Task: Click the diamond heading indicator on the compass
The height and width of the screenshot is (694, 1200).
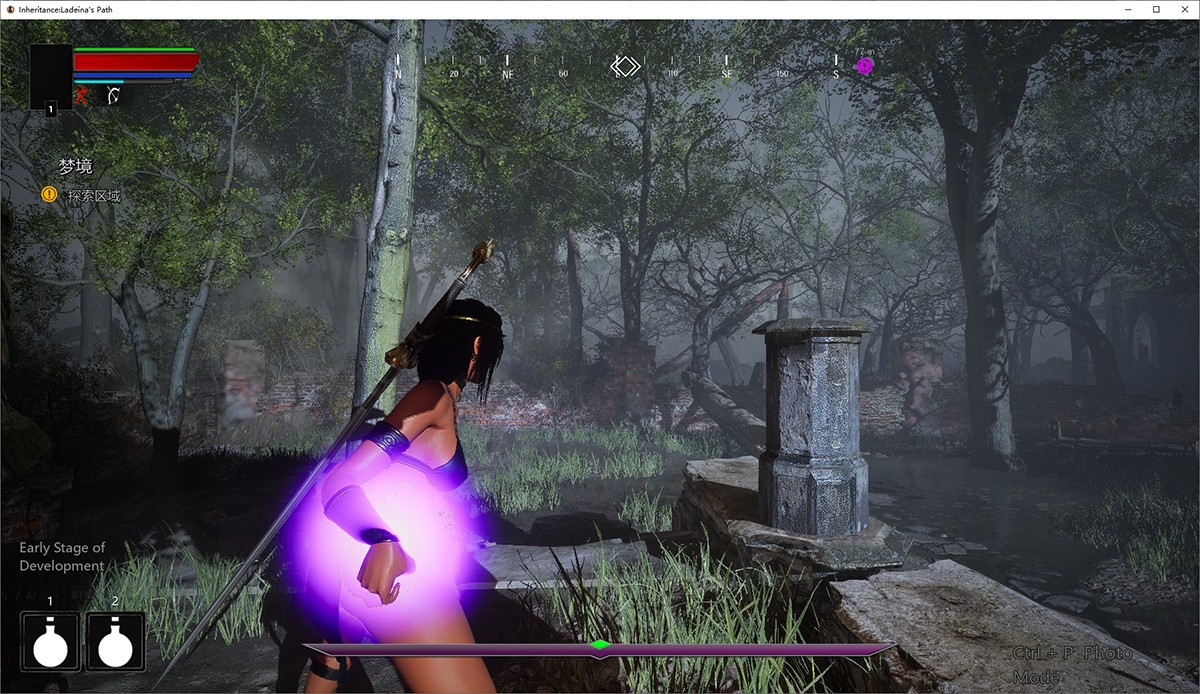Action: 625,67
